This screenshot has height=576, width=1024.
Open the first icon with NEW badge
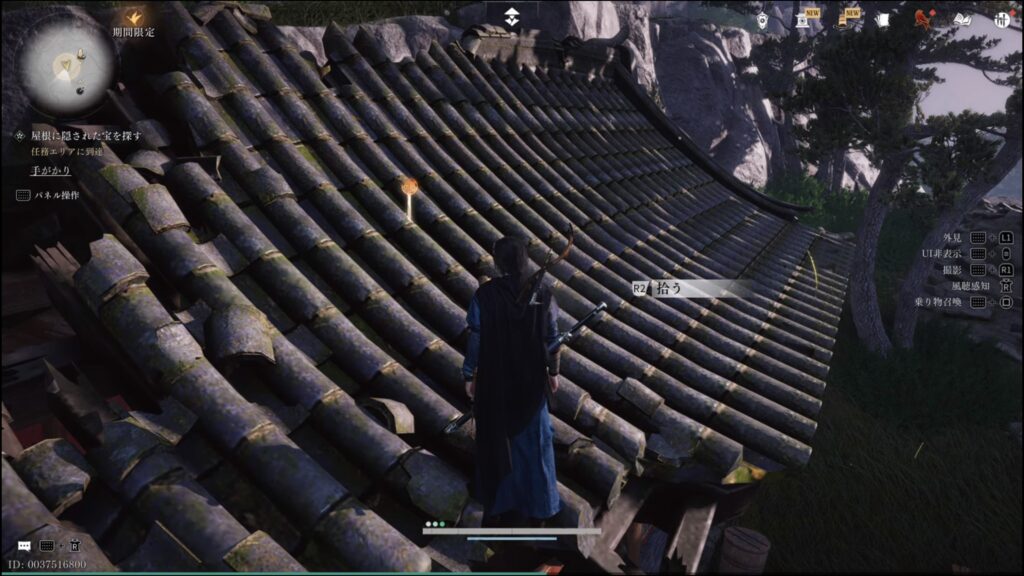[x=803, y=18]
